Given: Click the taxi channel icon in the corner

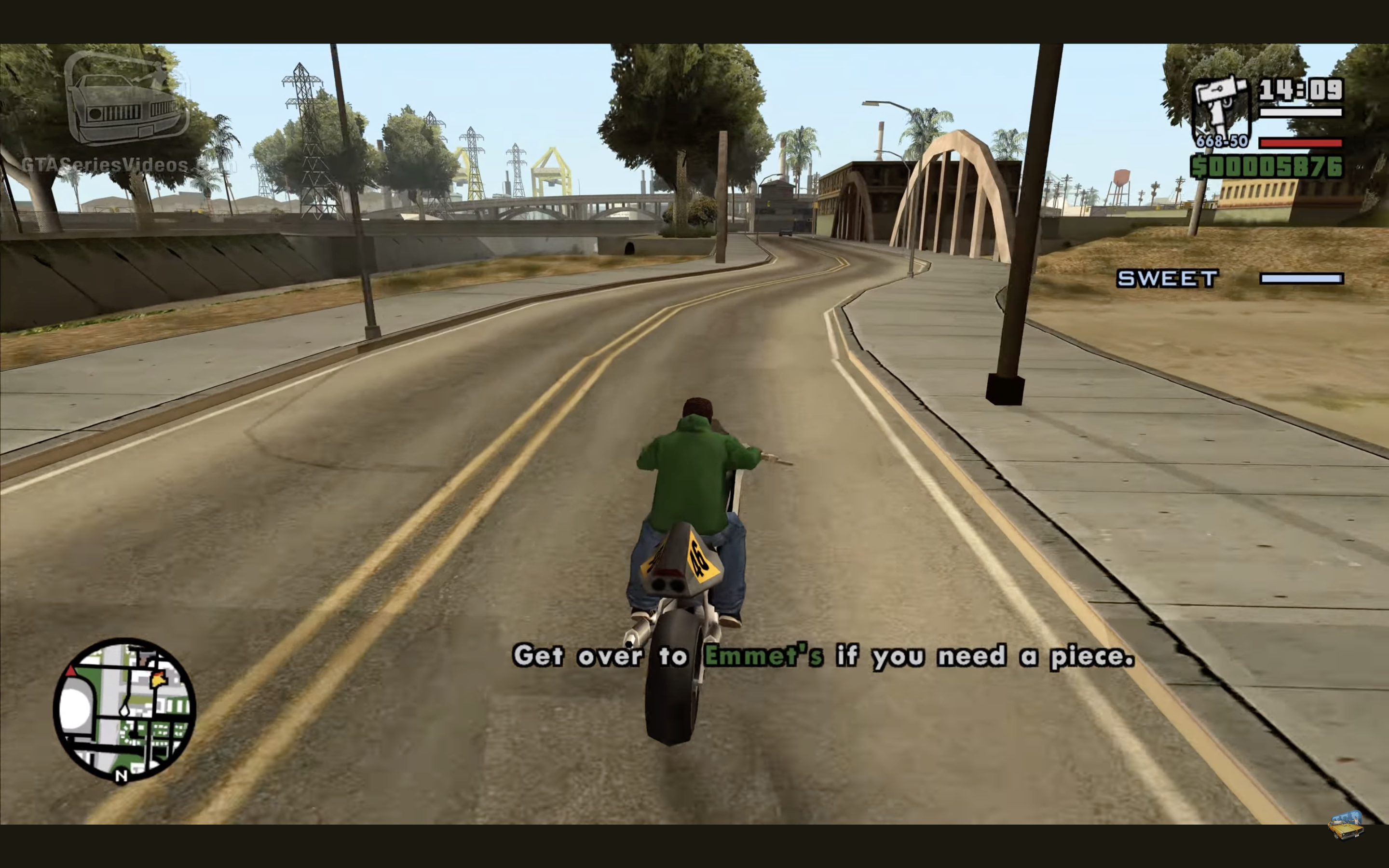Looking at the screenshot, I should tap(1346, 825).
